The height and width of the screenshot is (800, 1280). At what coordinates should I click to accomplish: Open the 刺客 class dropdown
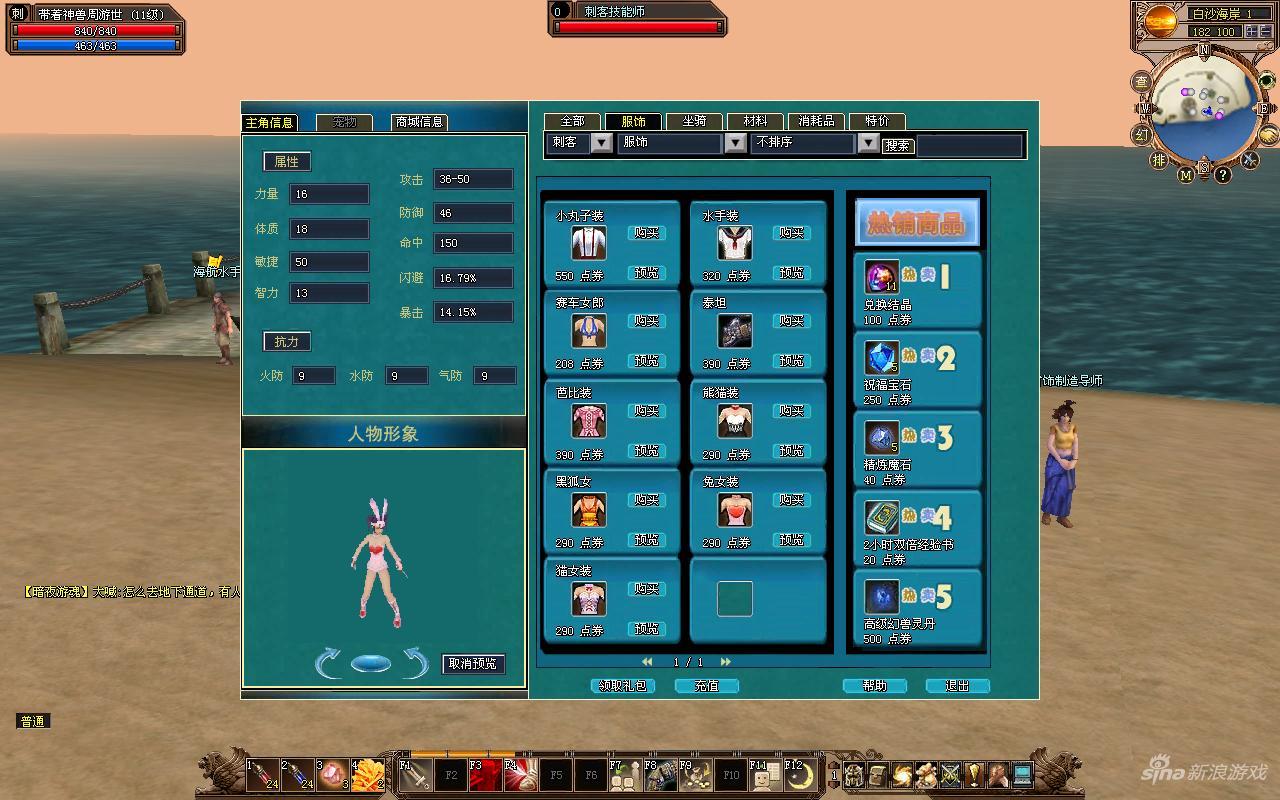(601, 143)
